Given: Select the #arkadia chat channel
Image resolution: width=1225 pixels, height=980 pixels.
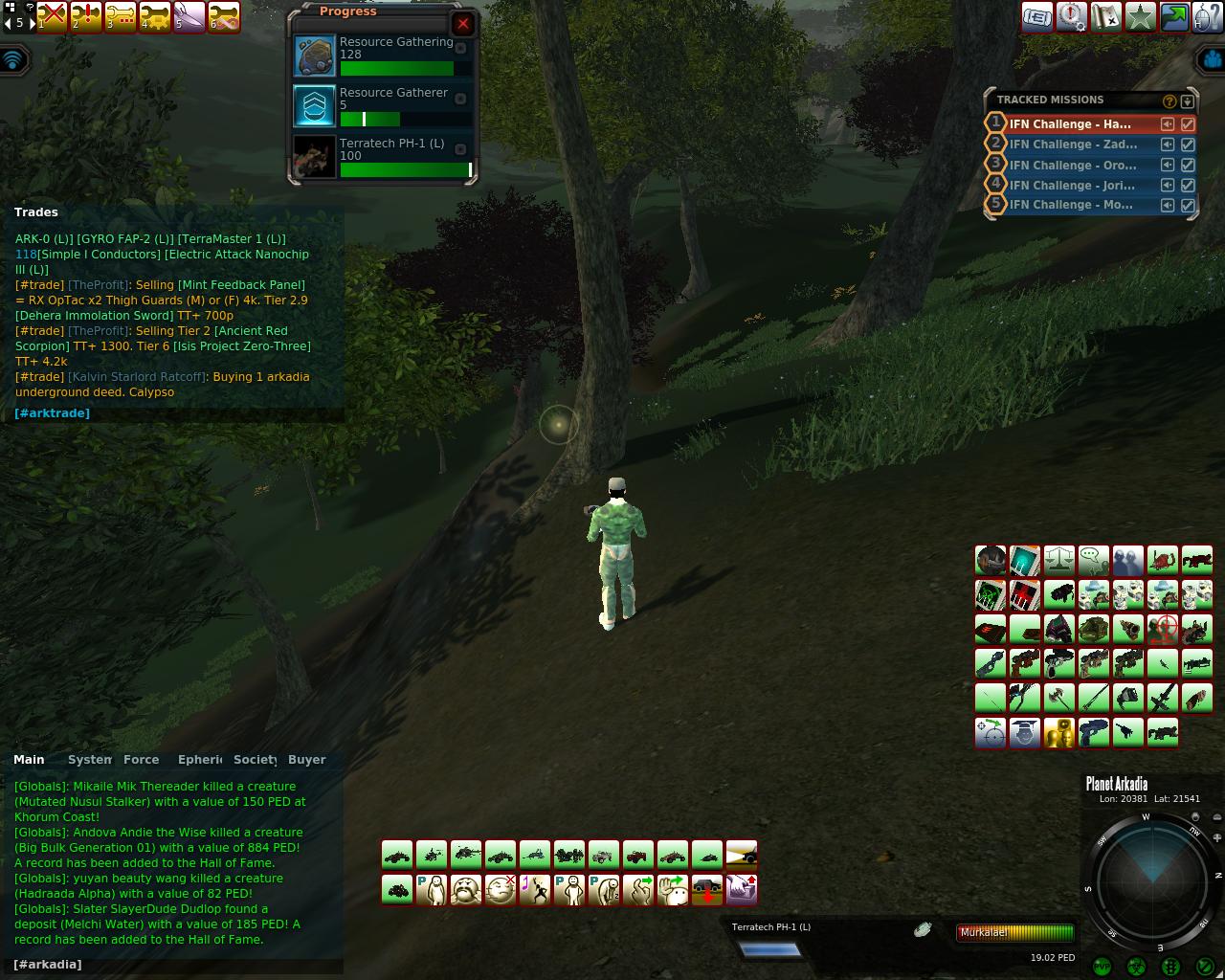Looking at the screenshot, I should tap(48, 965).
